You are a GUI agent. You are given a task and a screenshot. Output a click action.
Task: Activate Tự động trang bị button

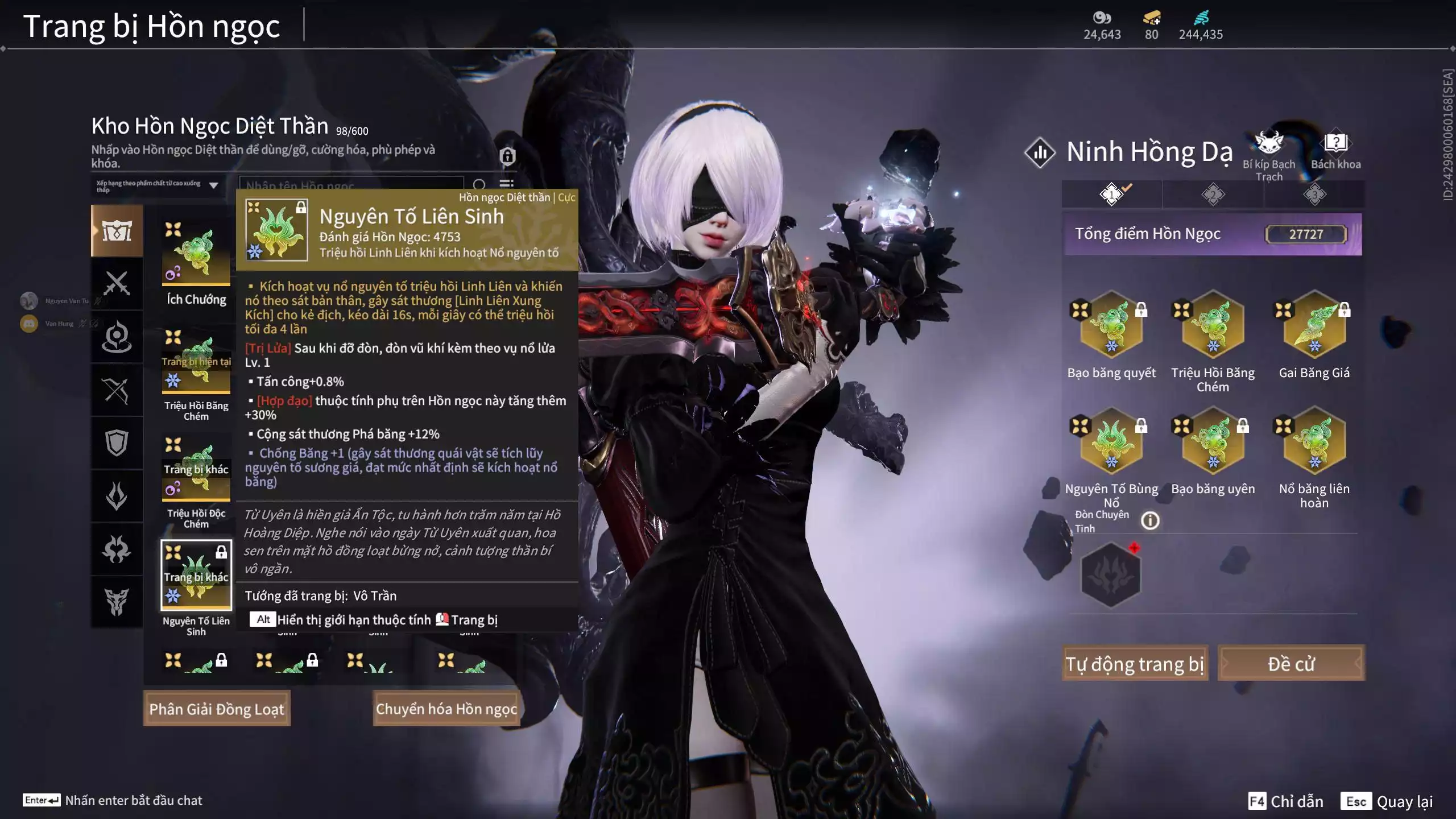pyautogui.click(x=1135, y=664)
